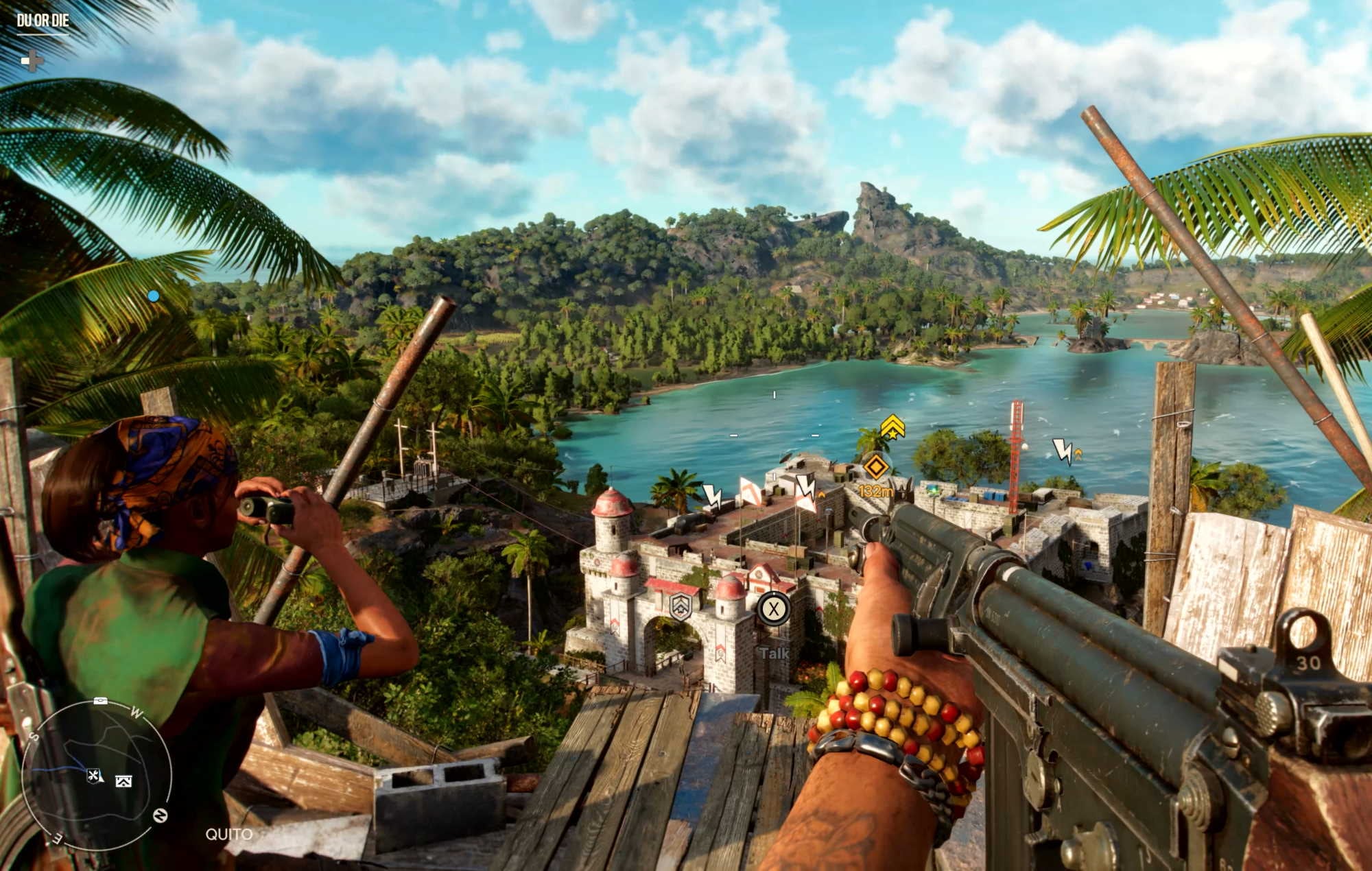
Task: Click the N marker on the compass ring
Action: 161,815
